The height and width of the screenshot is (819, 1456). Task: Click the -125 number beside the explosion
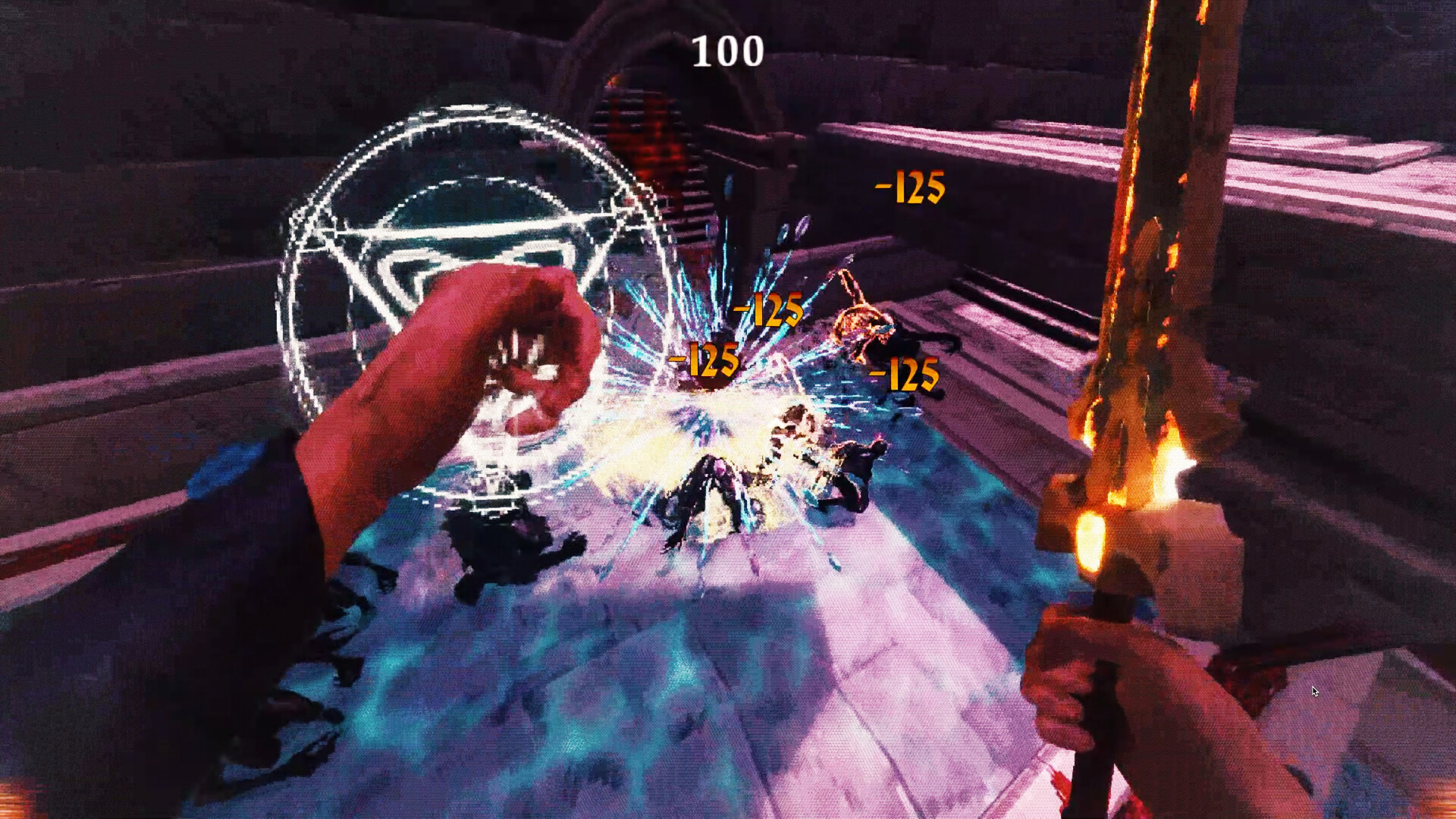point(768,309)
